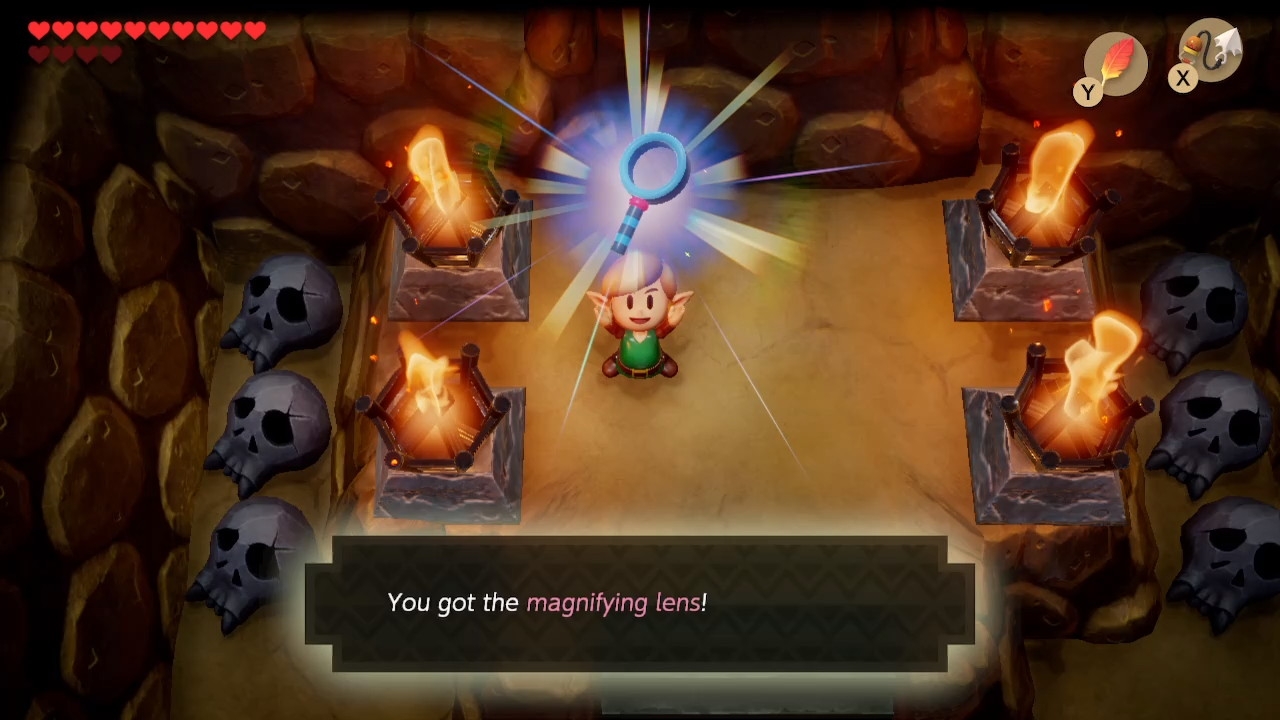Advance the magnifying lens dialogue box
Viewport: 1280px width, 720px height.
(640, 603)
